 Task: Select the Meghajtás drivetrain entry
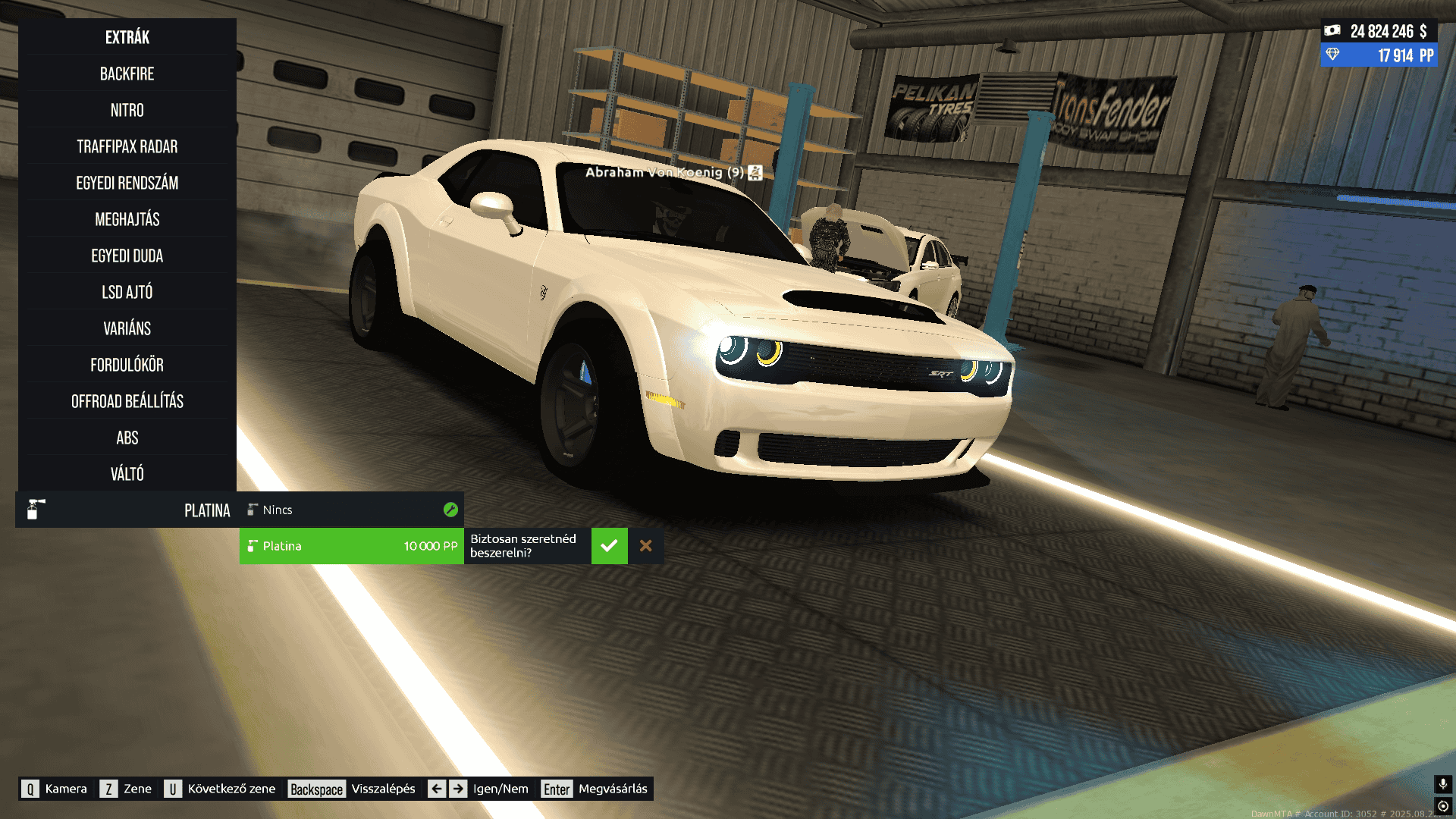[127, 219]
